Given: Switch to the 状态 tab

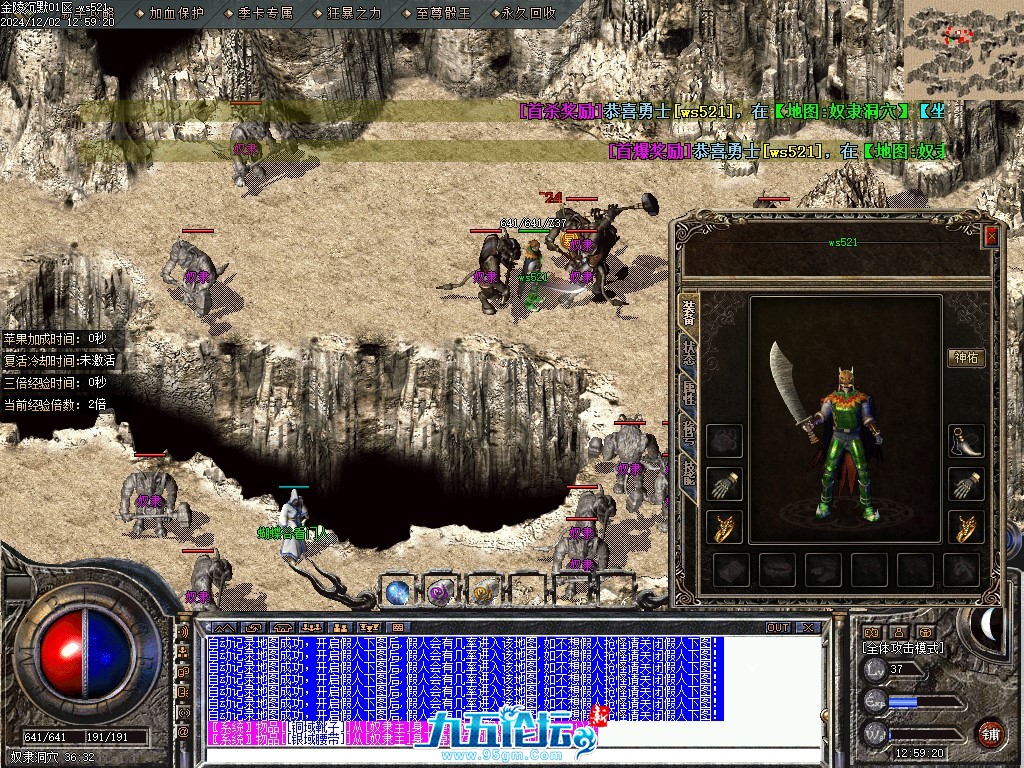Looking at the screenshot, I should 689,352.
